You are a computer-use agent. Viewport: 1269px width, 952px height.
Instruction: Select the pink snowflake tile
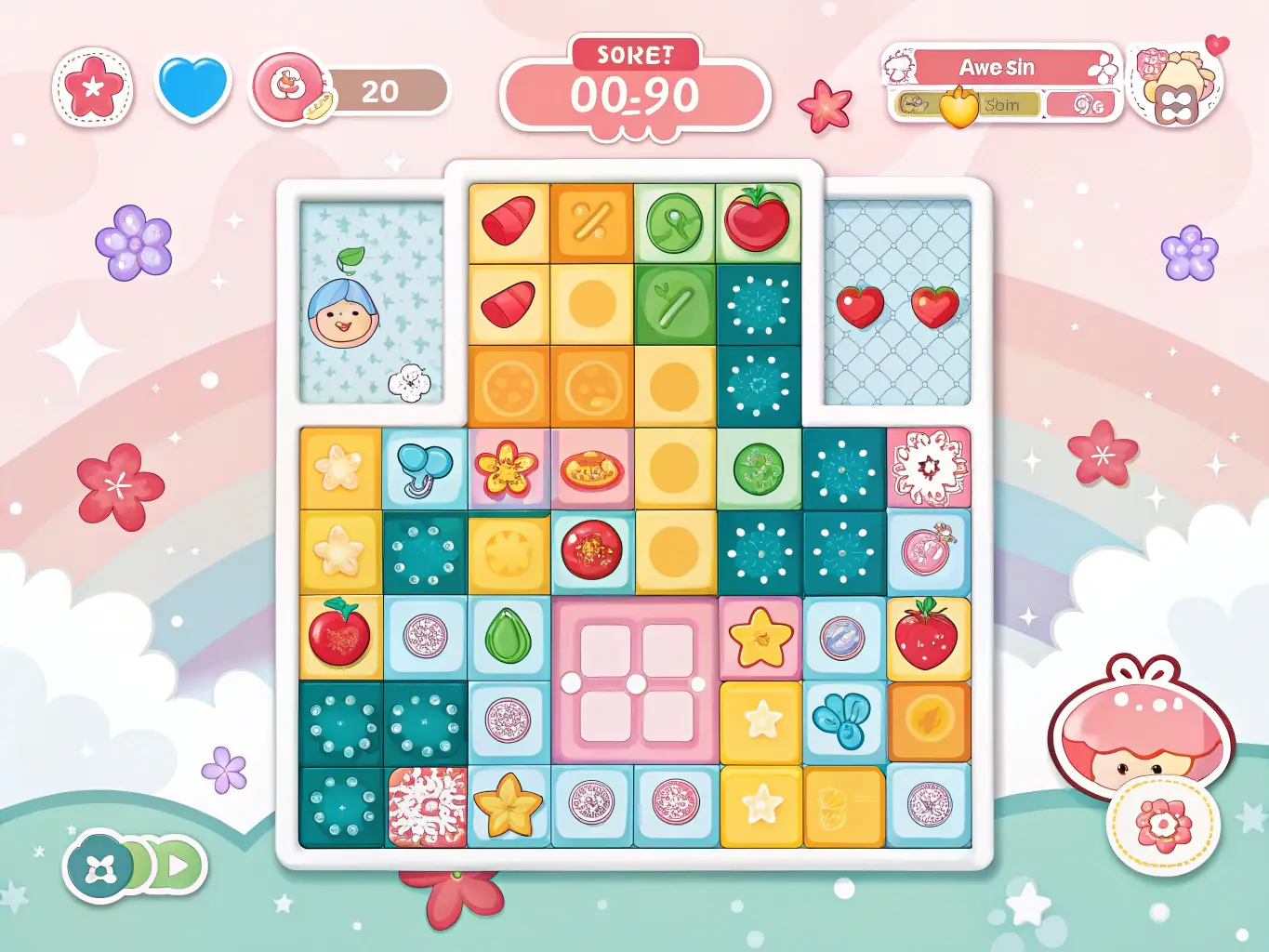click(x=928, y=468)
